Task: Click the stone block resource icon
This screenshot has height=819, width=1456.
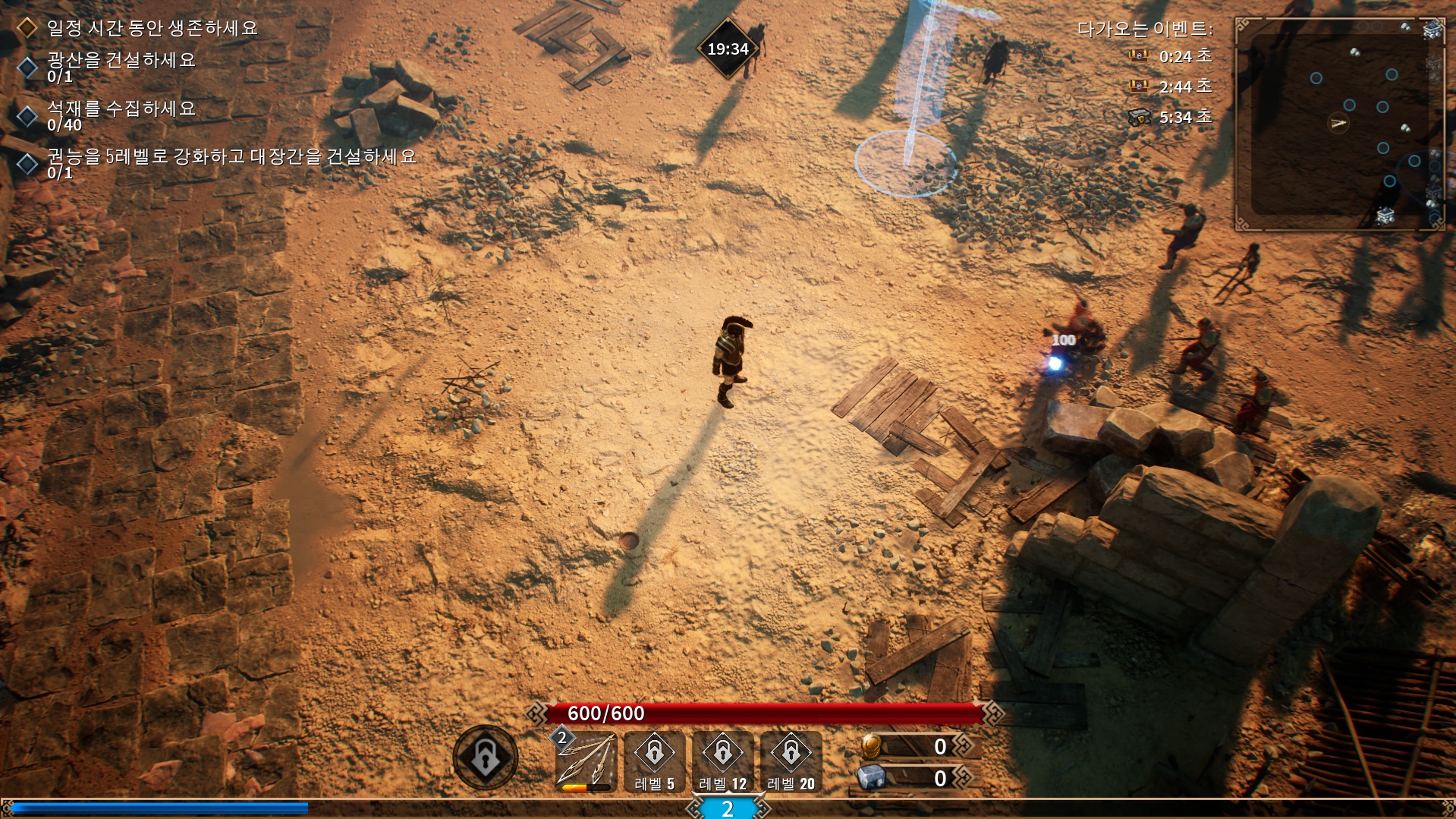Action: tap(872, 777)
